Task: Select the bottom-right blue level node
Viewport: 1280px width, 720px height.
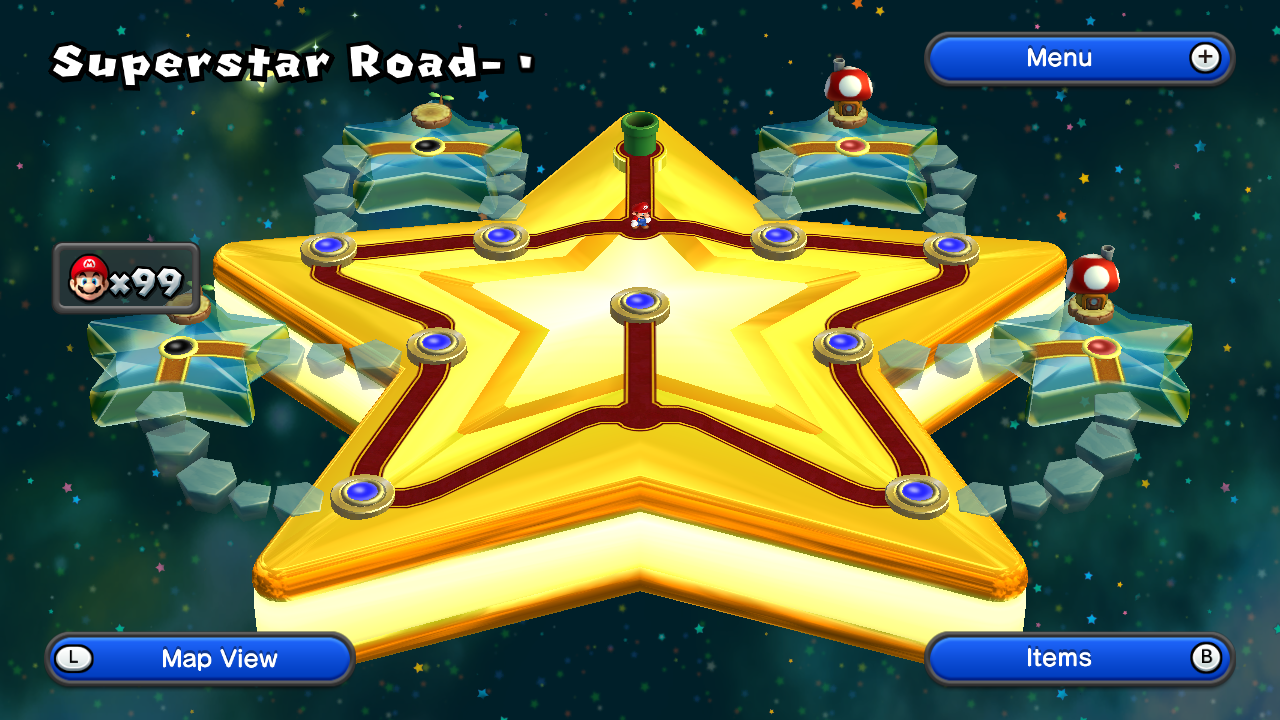Action: [918, 491]
